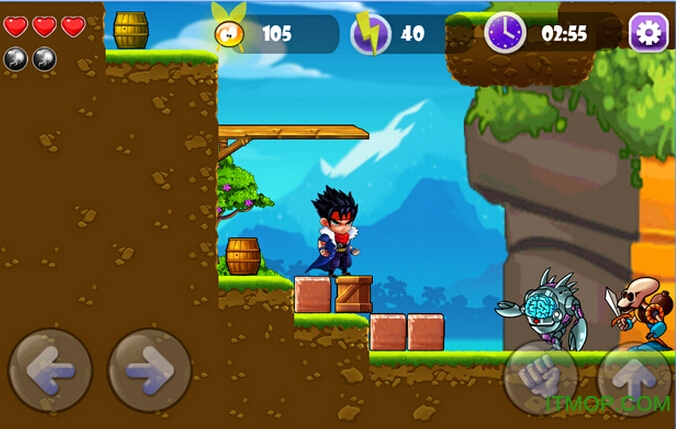Tap the move right arrow button
The width and height of the screenshot is (676, 429).
point(149,371)
